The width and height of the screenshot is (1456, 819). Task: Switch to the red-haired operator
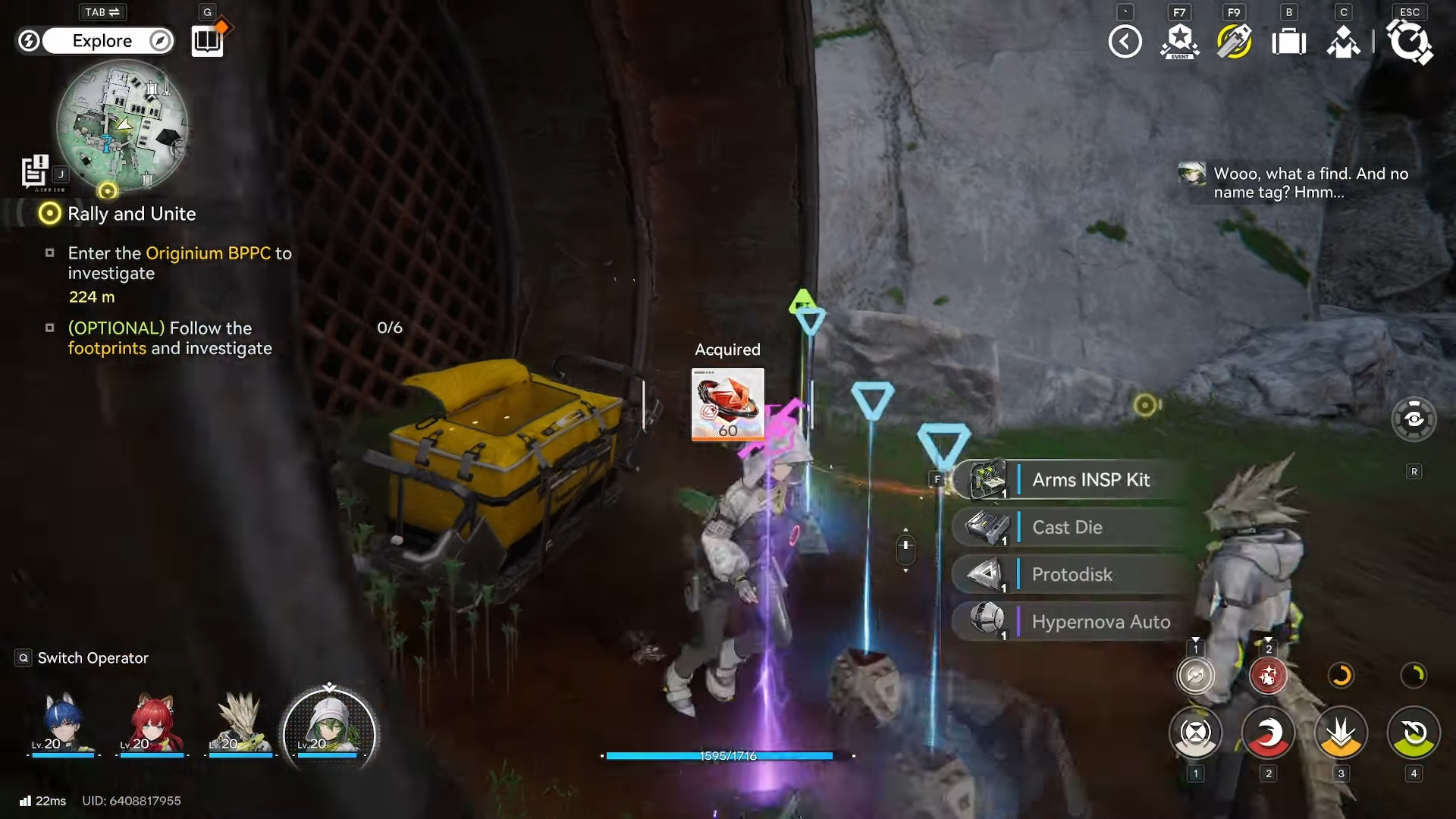[x=152, y=725]
